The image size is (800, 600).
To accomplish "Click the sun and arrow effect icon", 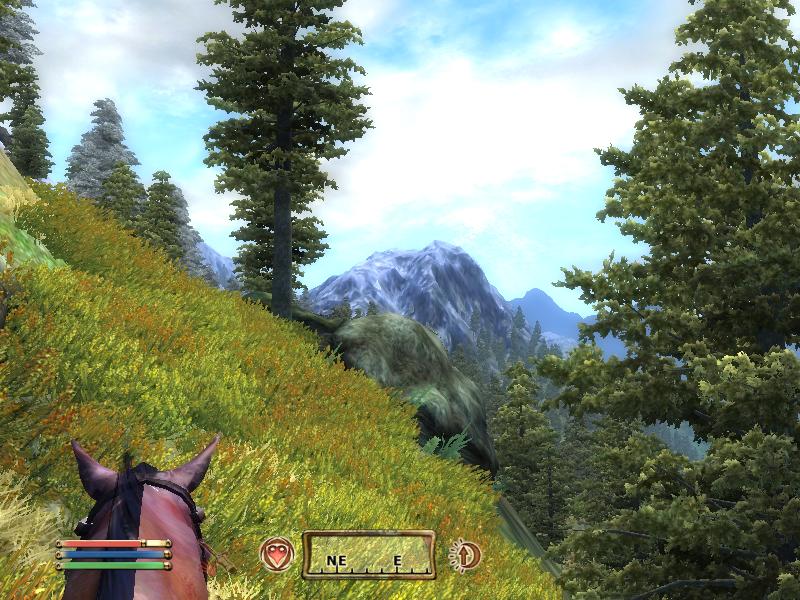I will [x=464, y=554].
